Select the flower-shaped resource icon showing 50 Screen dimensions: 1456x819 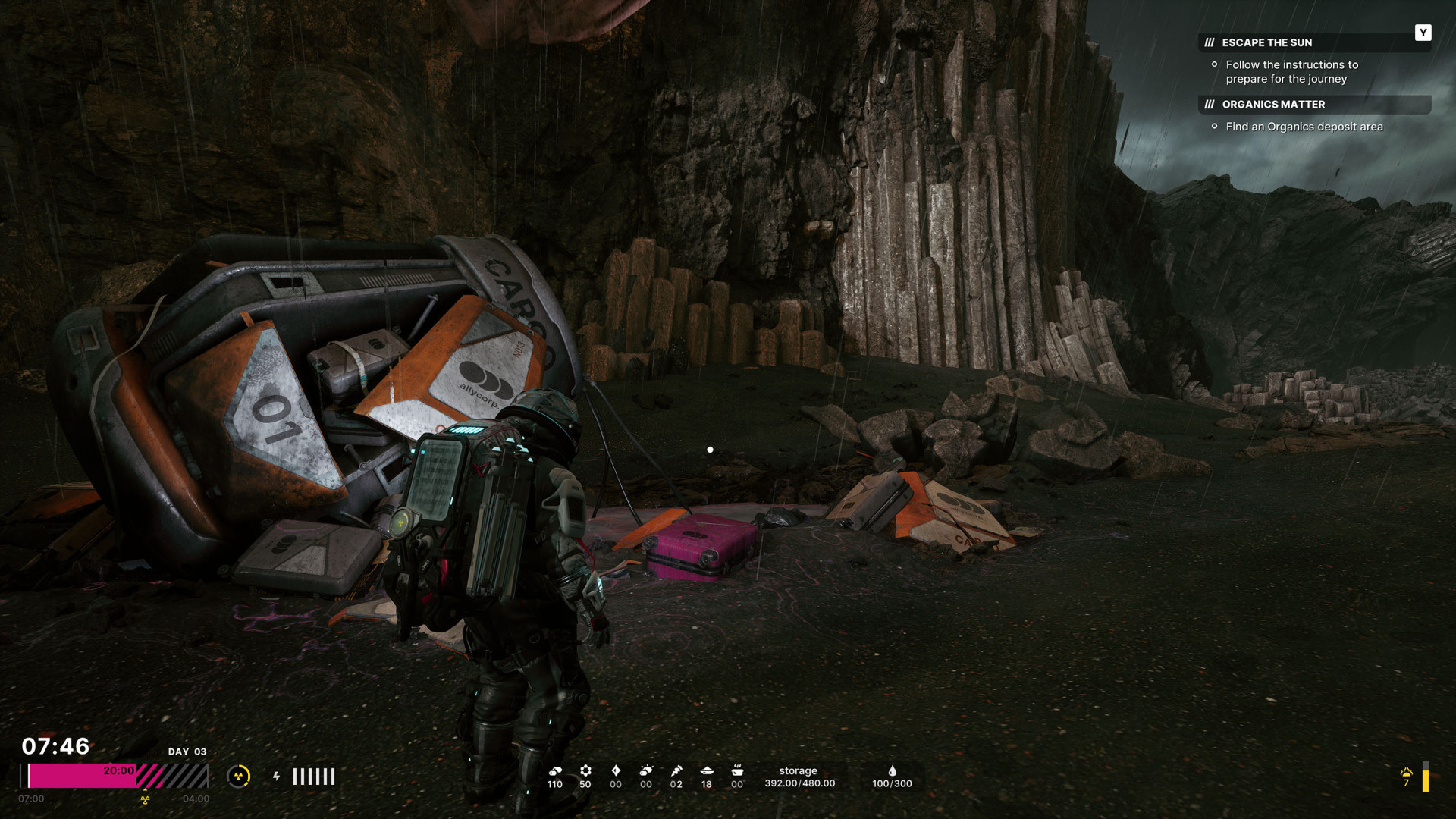[585, 770]
